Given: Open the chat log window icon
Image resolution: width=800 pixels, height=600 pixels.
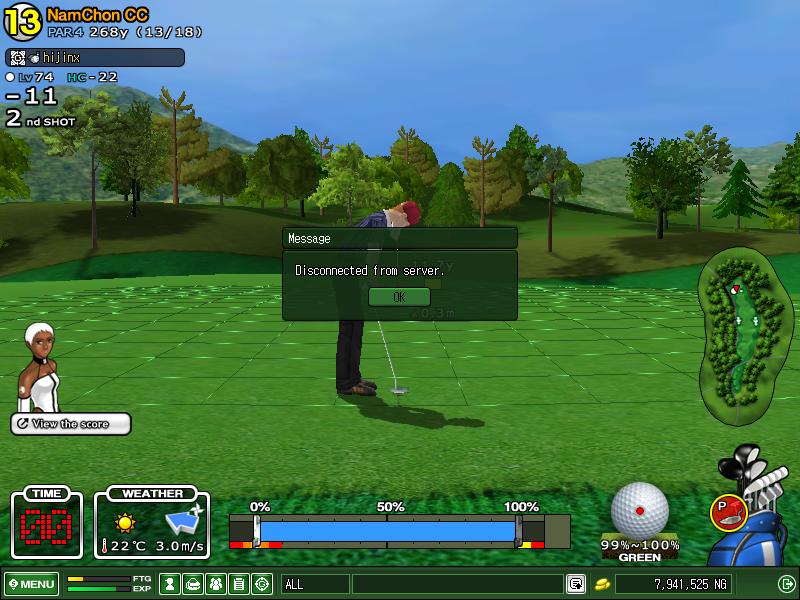Looking at the screenshot, I should tap(577, 584).
